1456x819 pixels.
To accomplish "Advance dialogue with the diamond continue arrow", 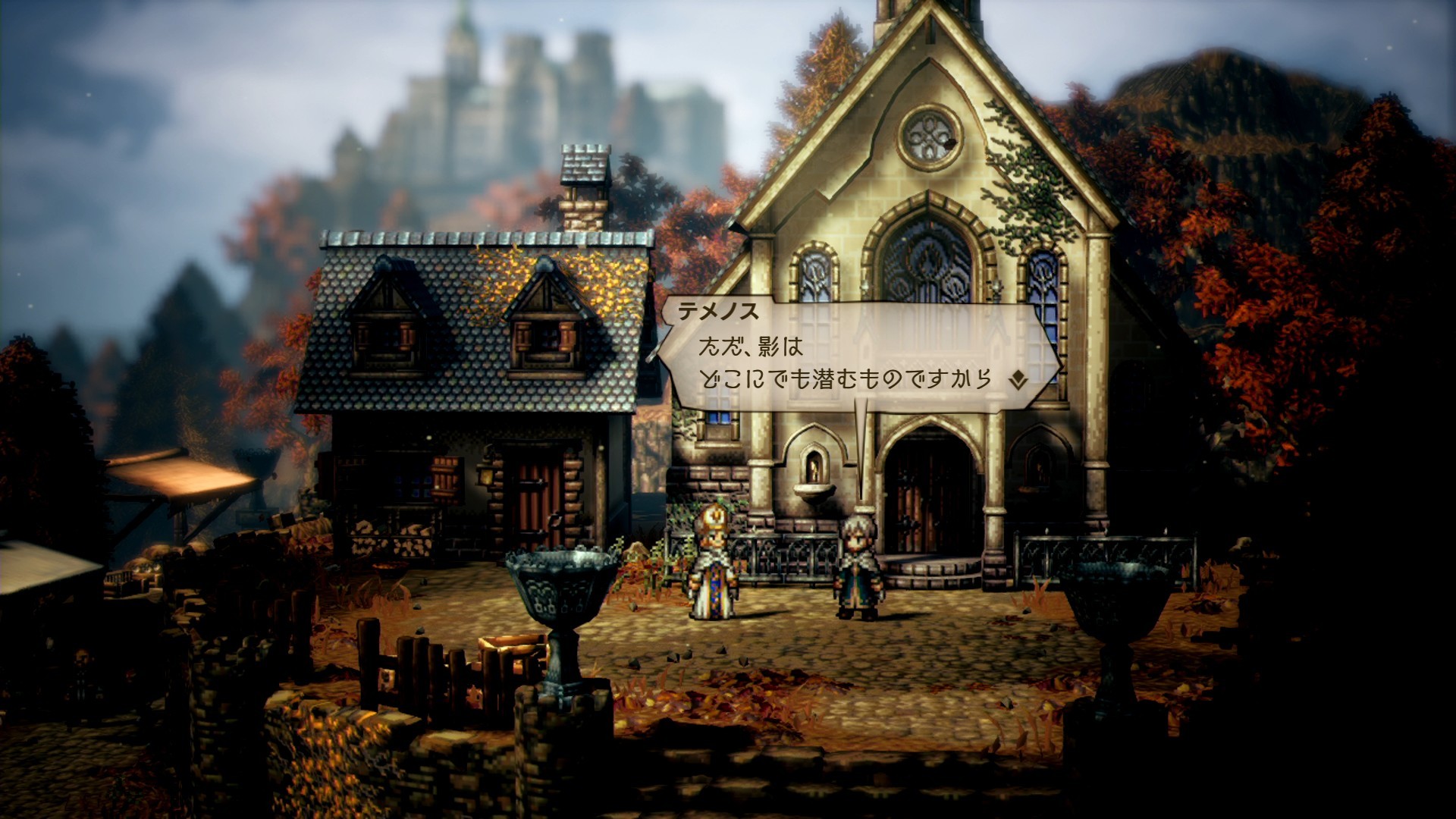I will [1018, 379].
